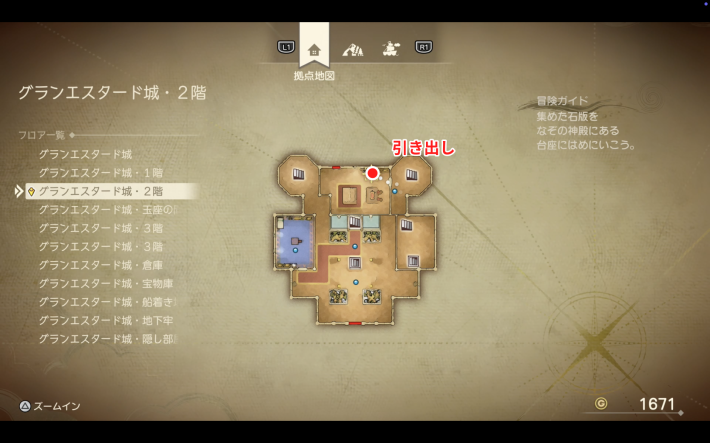Select グランエスタード城・地下牢 from the list
The height and width of the screenshot is (443, 710).
click(x=107, y=320)
